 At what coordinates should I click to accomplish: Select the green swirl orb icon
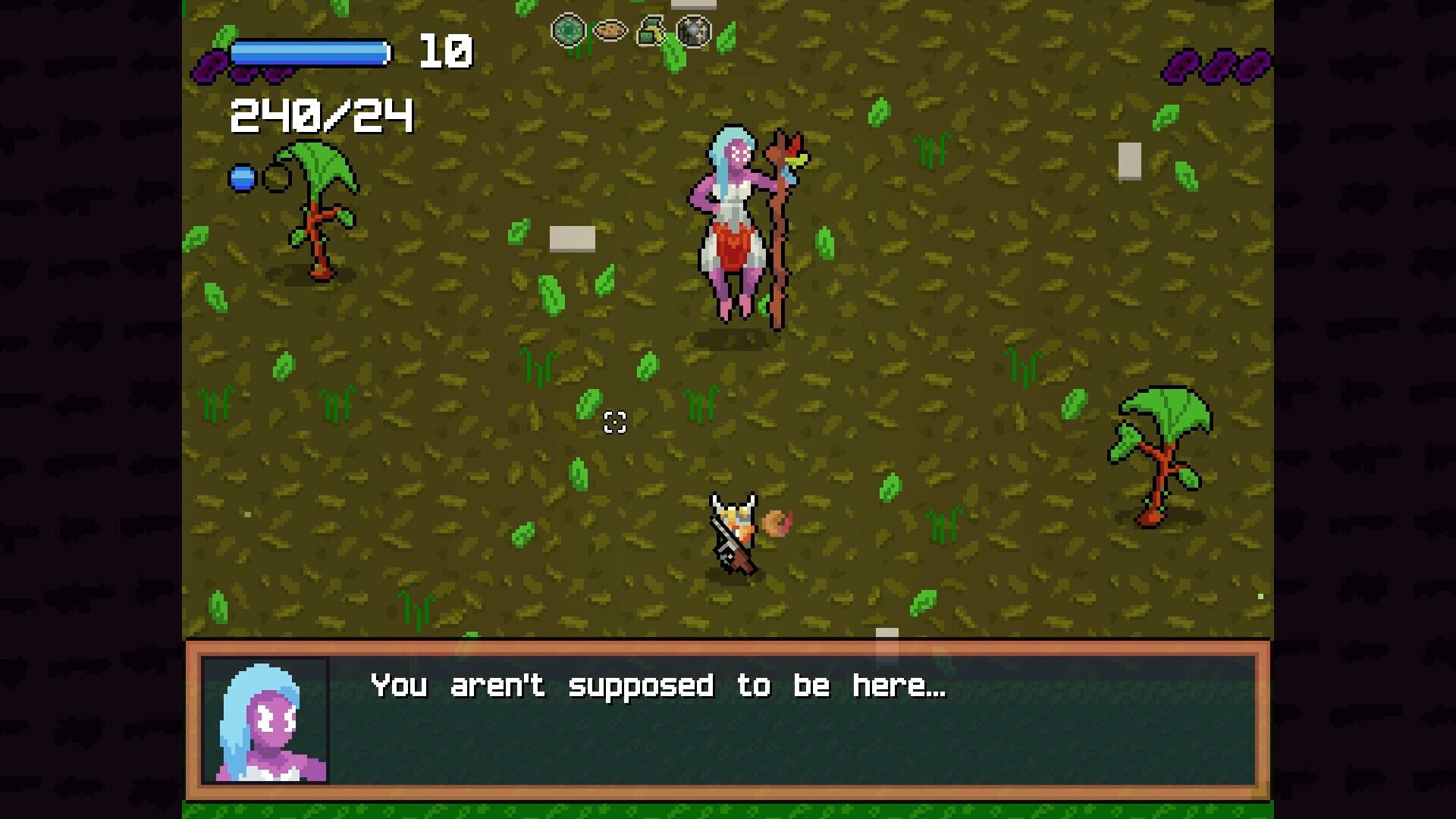point(567,30)
